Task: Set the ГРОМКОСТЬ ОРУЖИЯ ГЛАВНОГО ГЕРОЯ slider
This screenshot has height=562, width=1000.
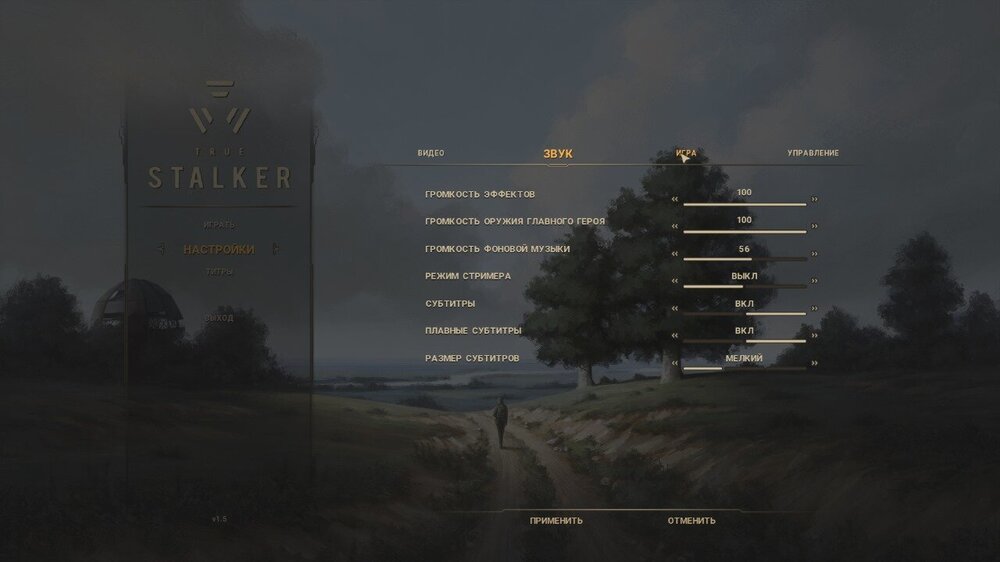Action: (x=744, y=231)
